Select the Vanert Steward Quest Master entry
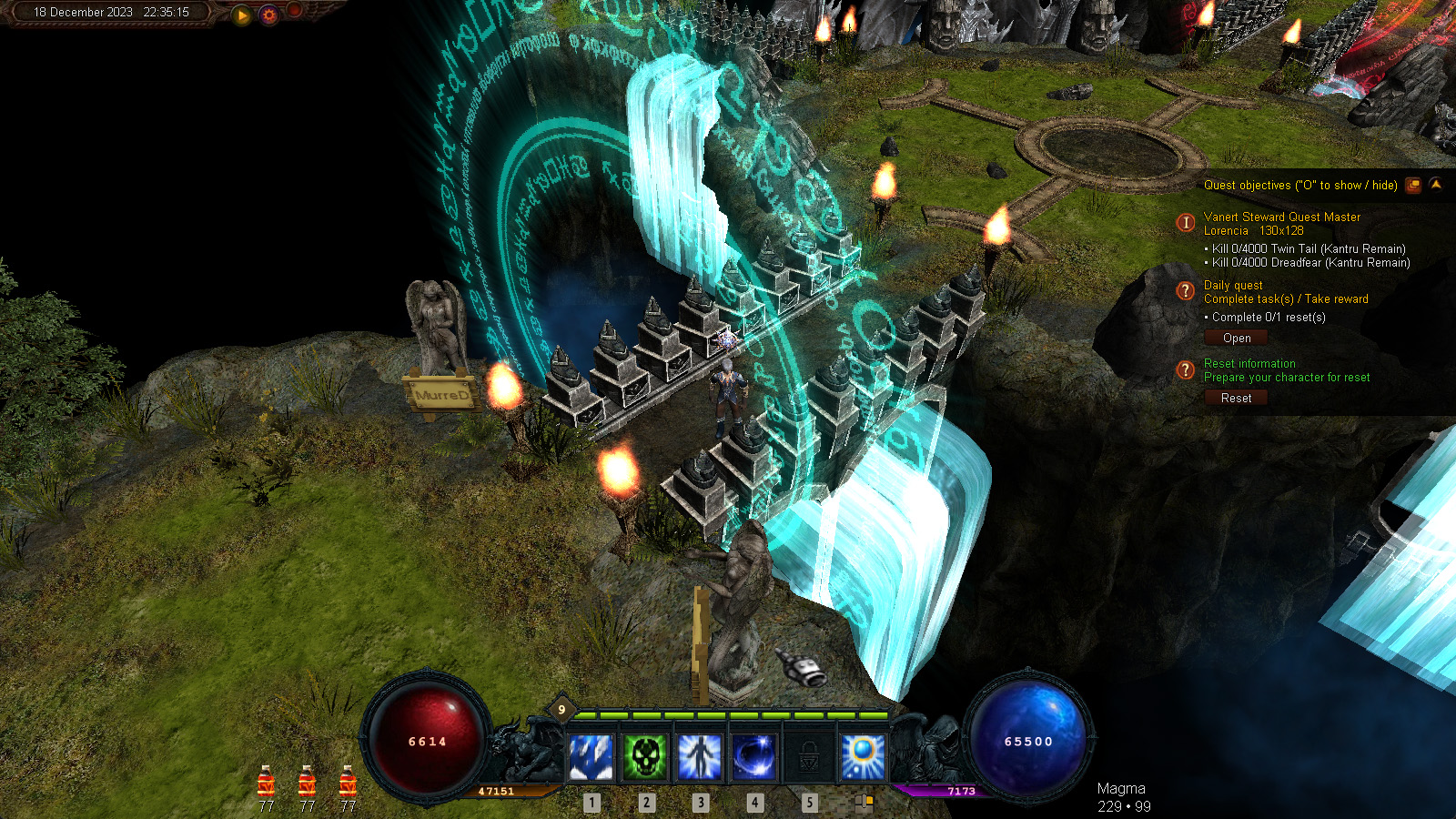 1281,217
